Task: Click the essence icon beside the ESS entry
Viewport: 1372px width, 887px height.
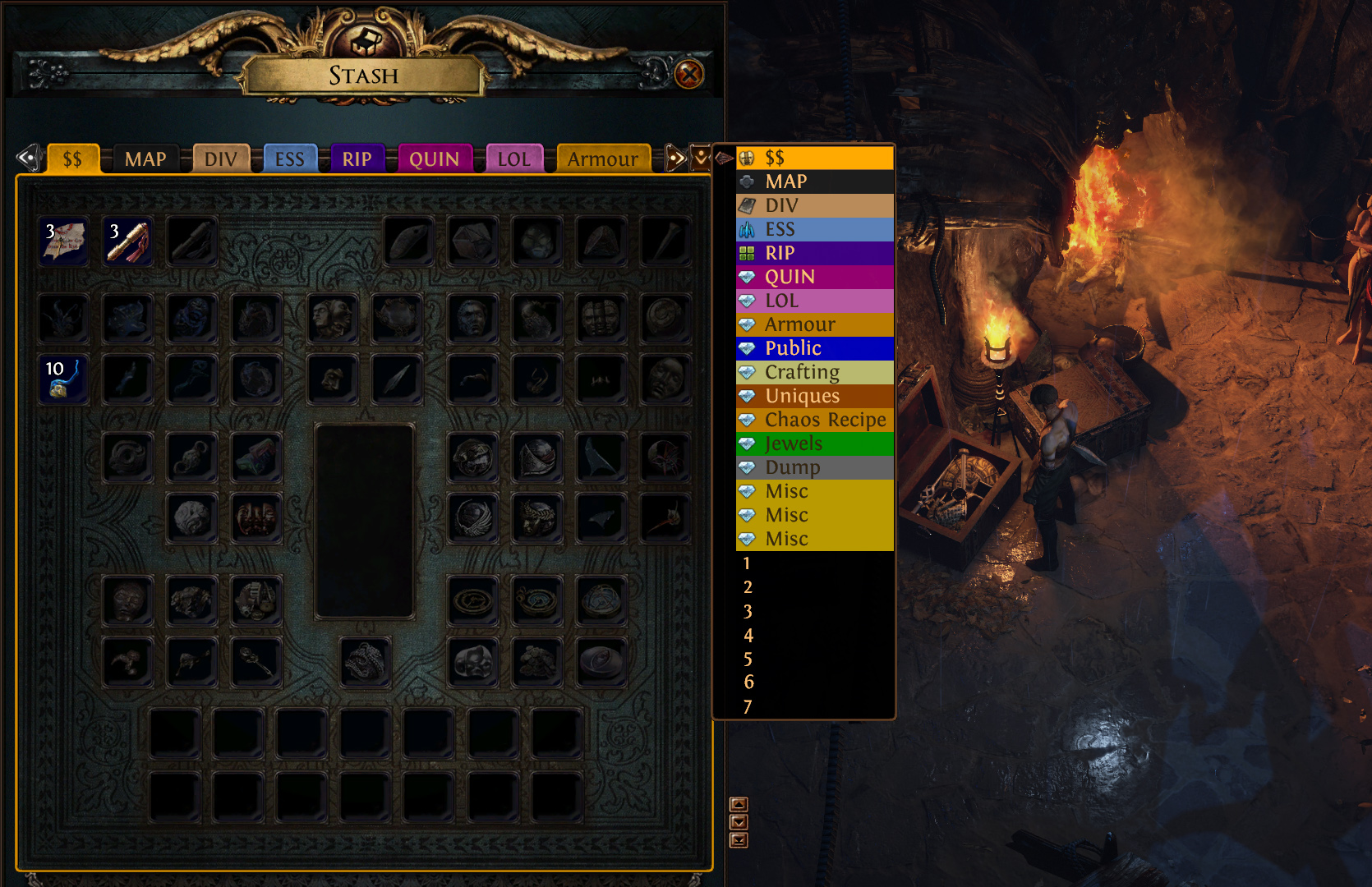Action: tap(748, 229)
